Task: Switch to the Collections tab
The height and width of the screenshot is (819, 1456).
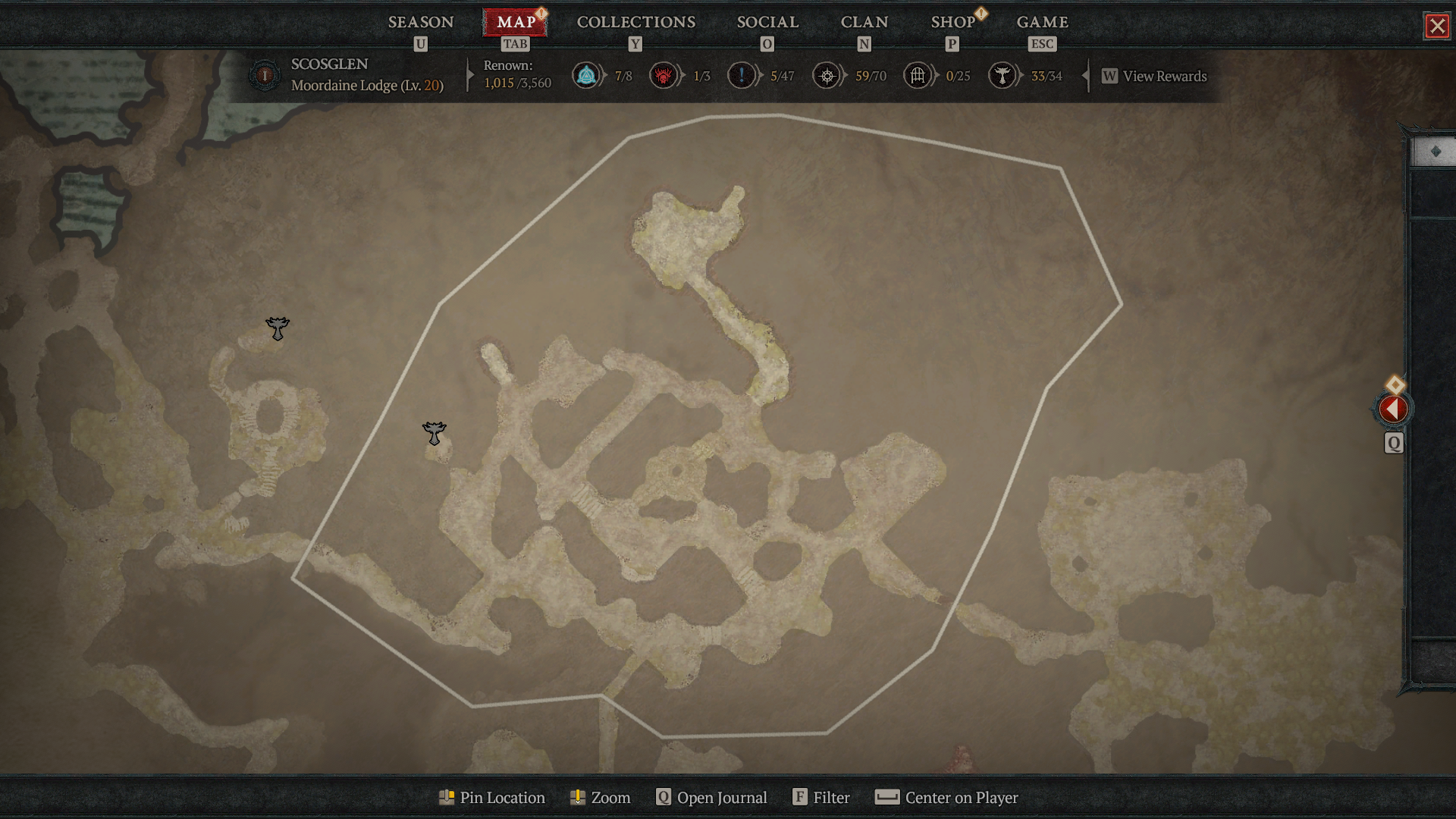Action: click(x=635, y=22)
